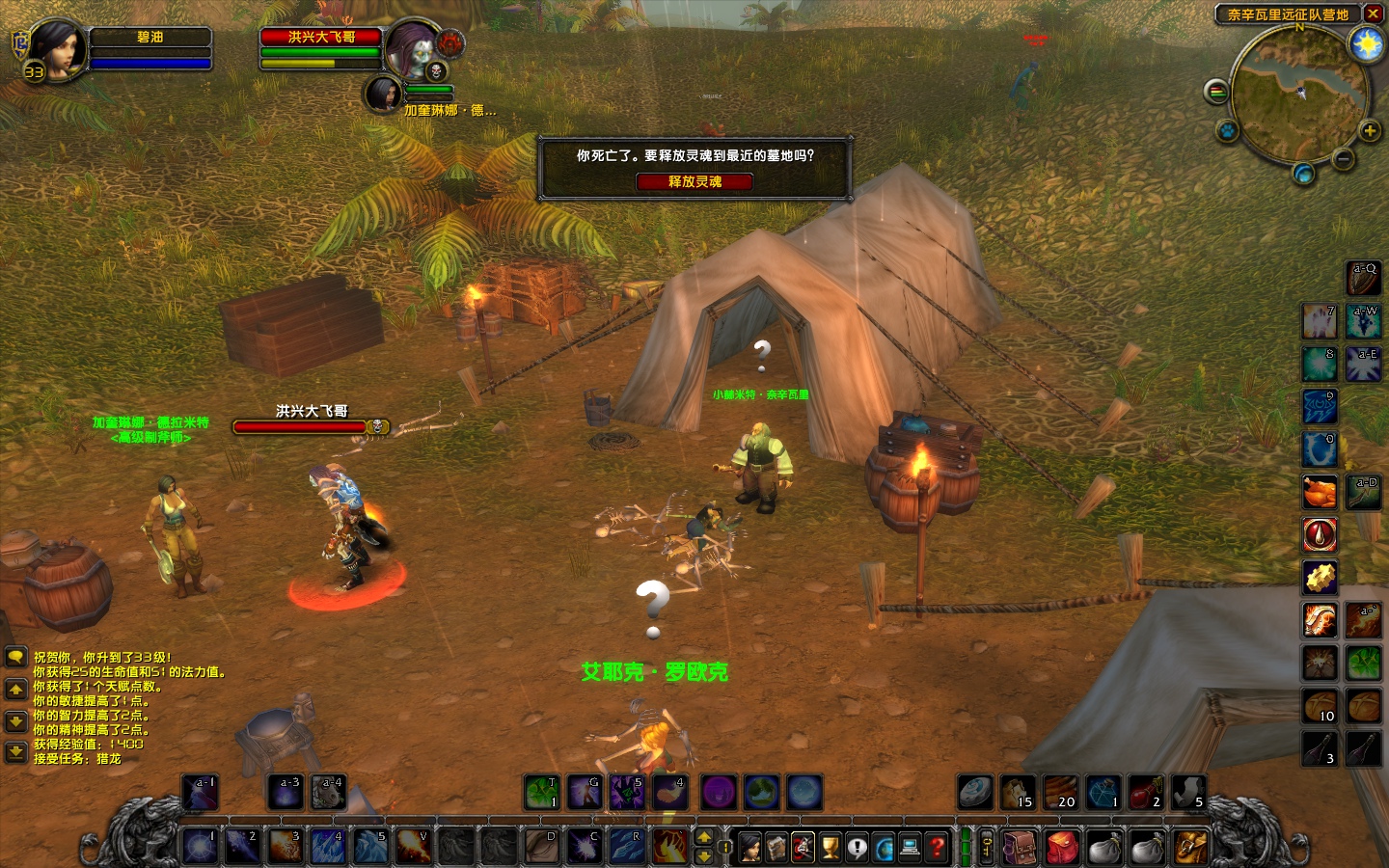Image resolution: width=1389 pixels, height=868 pixels.
Task: Page the action bar up with the green arrow
Action: [704, 837]
